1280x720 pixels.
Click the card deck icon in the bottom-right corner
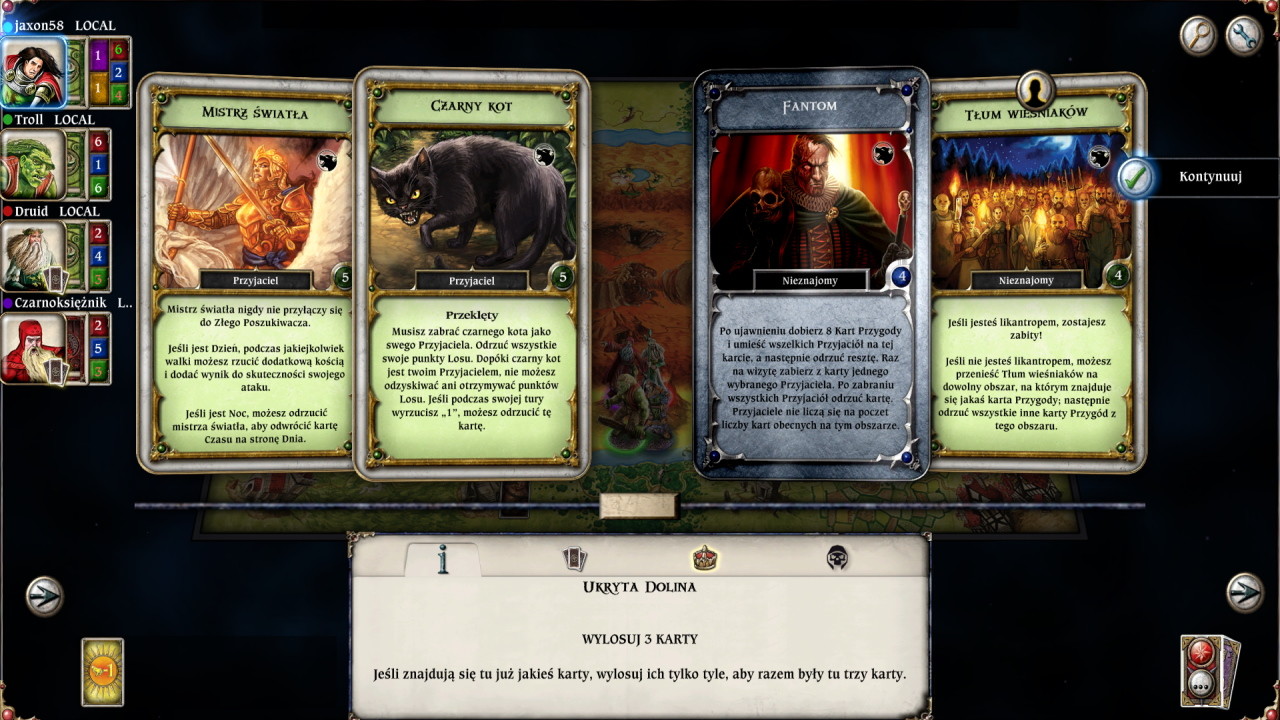coord(1201,671)
